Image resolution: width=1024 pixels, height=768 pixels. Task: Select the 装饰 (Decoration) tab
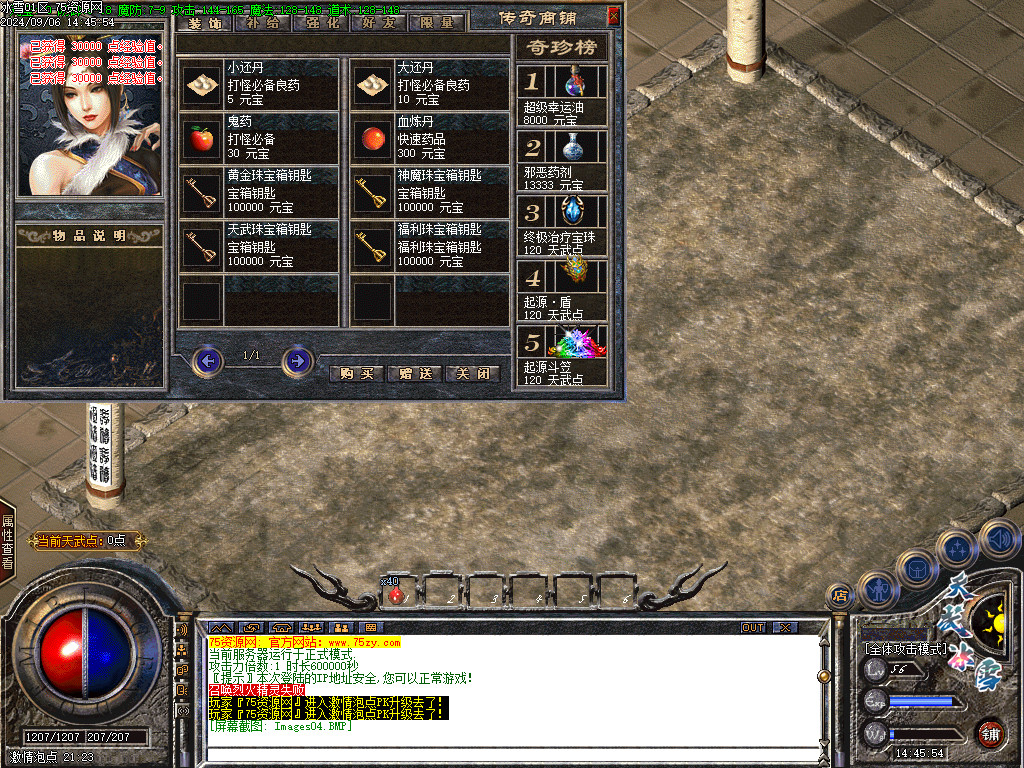(x=204, y=23)
